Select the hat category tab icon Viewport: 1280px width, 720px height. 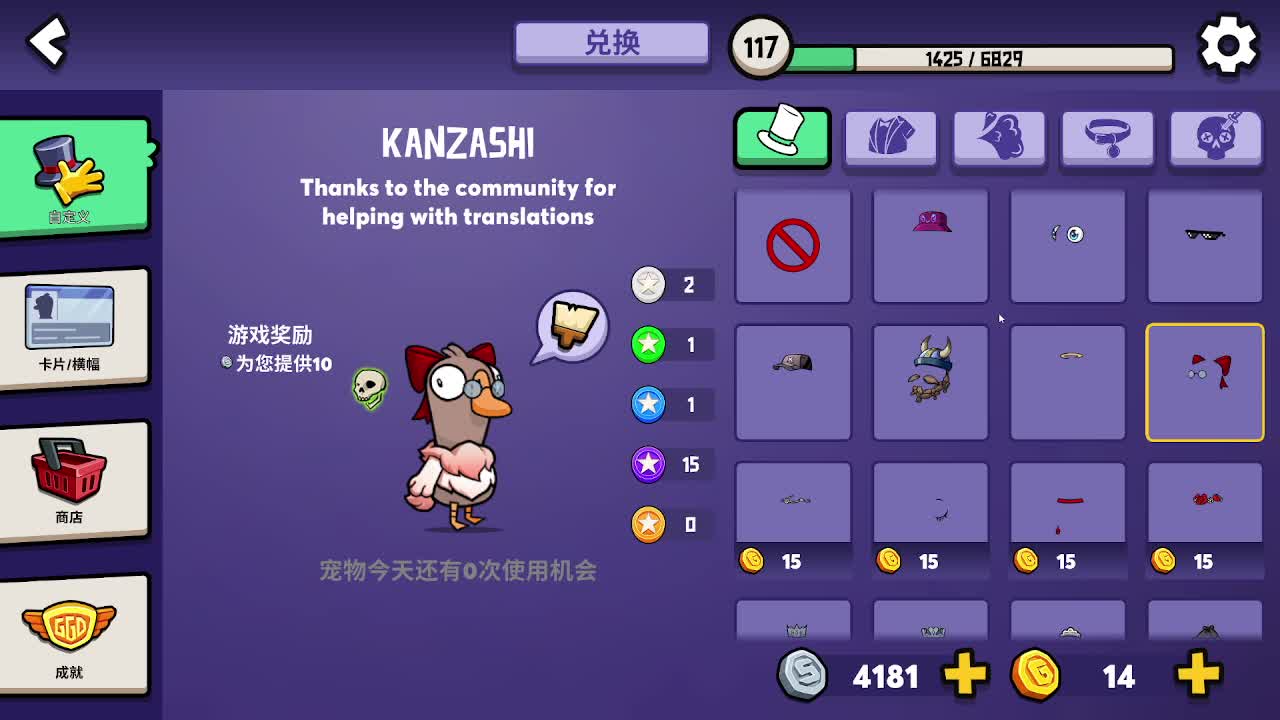click(x=782, y=137)
